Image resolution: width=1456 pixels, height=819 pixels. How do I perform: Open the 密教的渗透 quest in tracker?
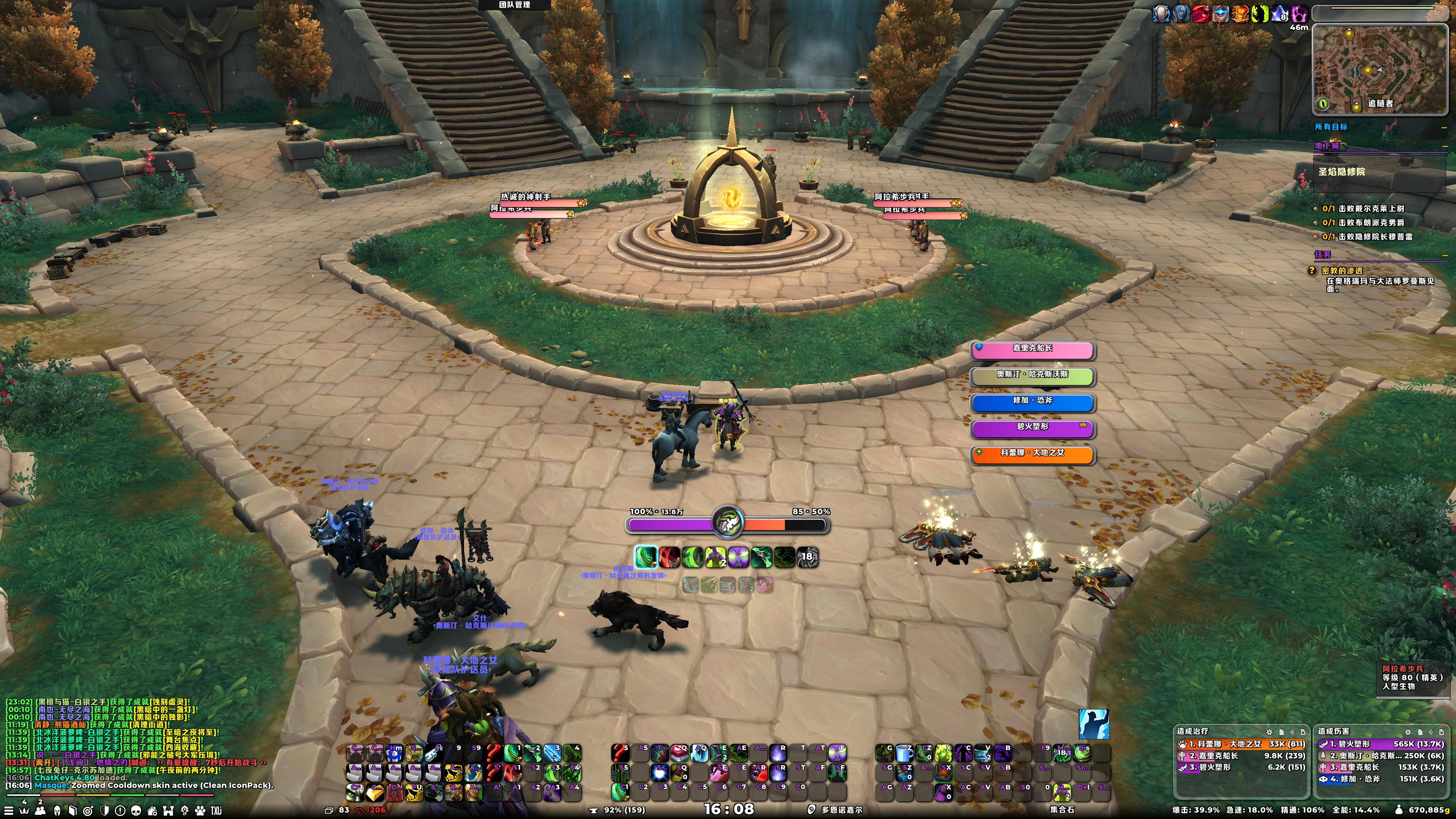pos(1342,271)
